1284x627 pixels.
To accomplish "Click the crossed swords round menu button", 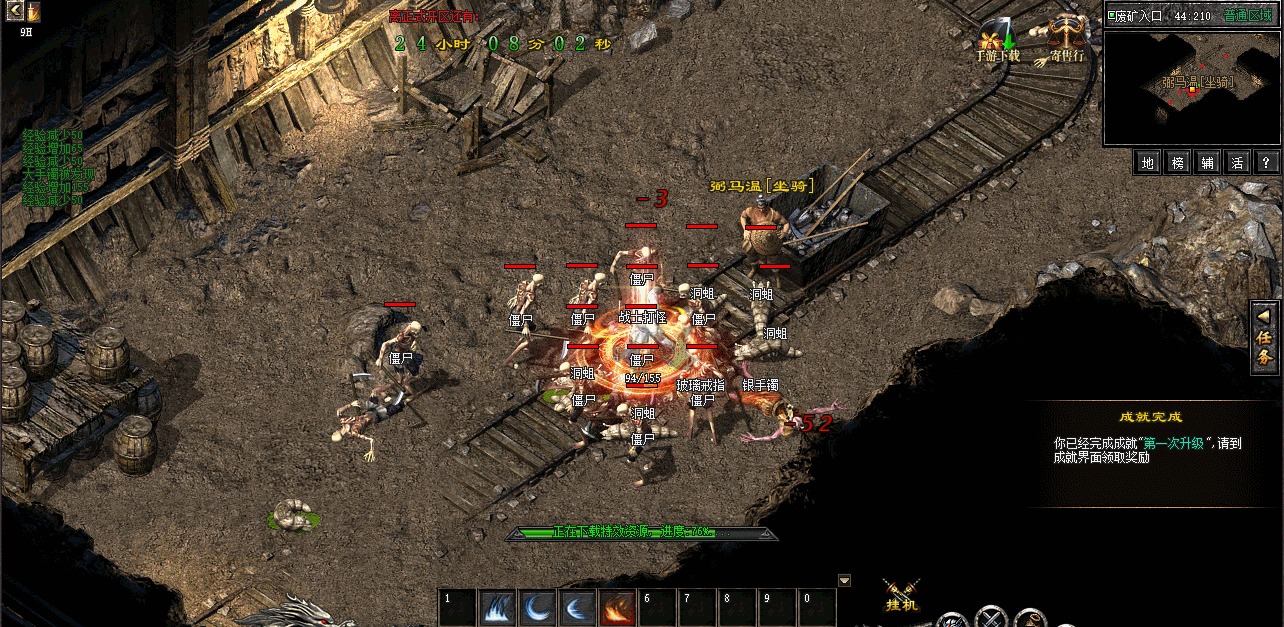I will pyautogui.click(x=990, y=618).
